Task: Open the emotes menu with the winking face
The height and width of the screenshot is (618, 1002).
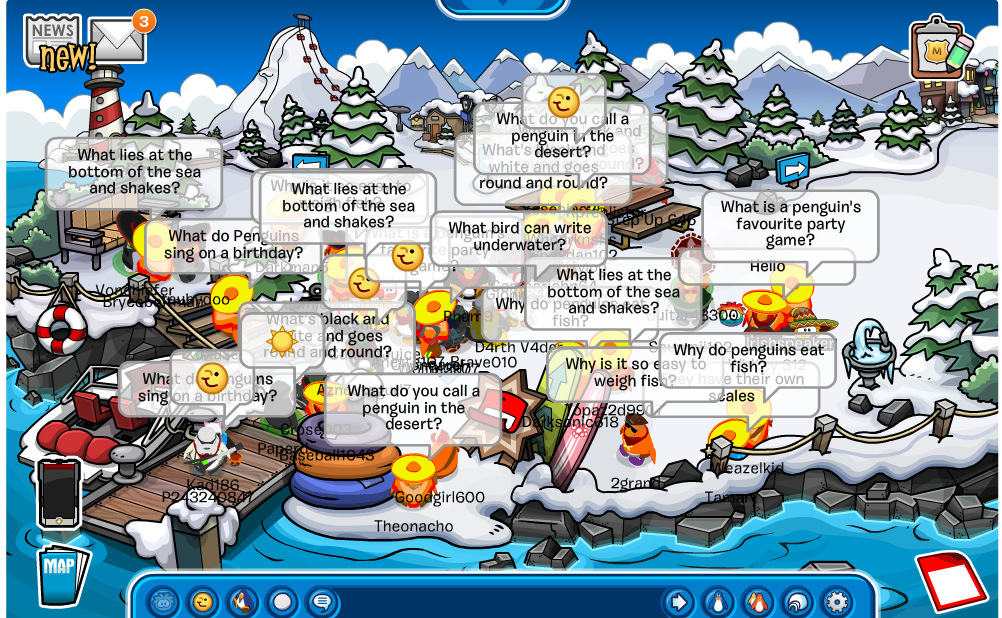Action: click(x=203, y=602)
